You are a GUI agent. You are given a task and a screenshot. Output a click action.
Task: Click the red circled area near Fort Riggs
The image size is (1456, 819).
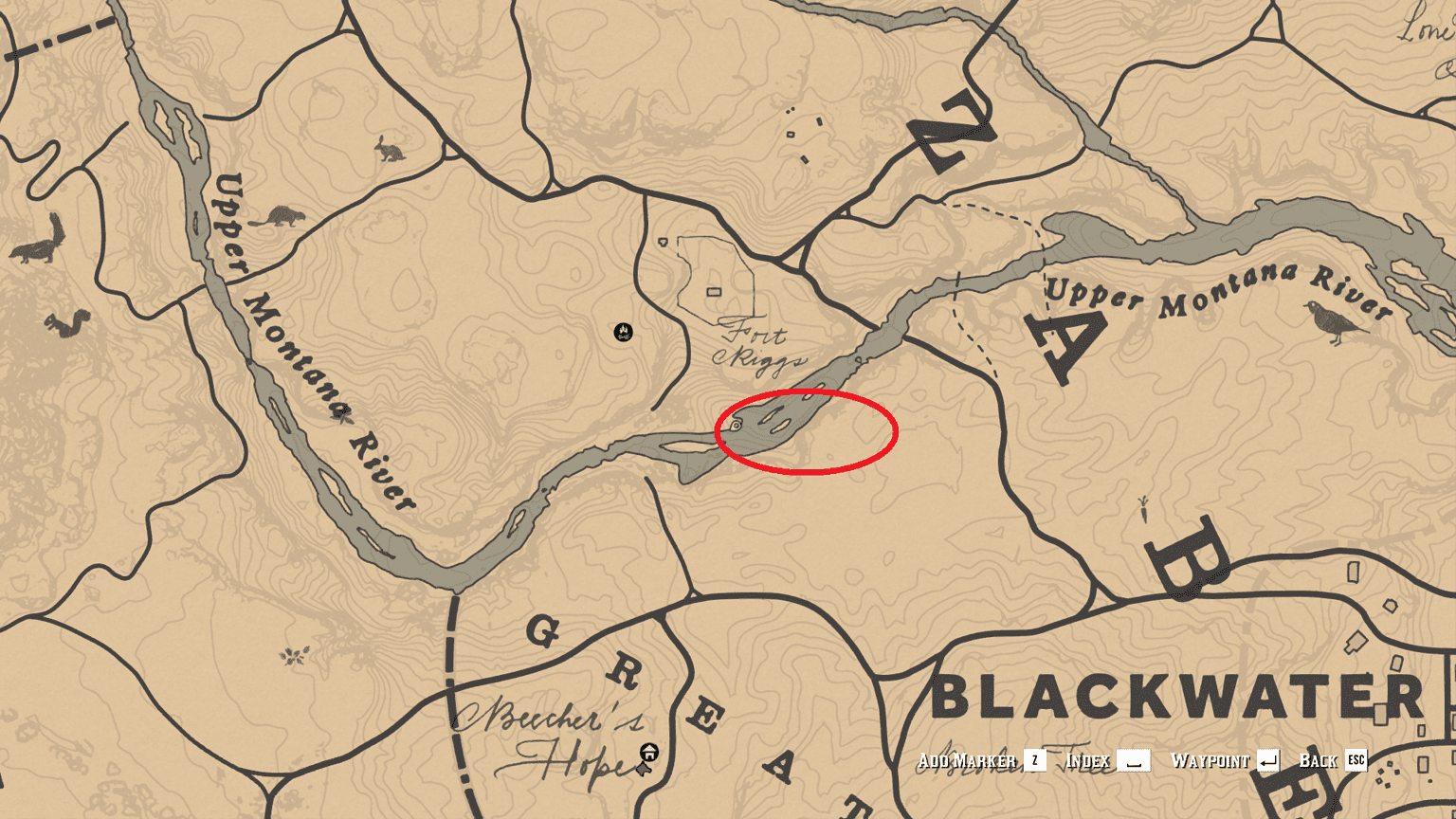(806, 431)
